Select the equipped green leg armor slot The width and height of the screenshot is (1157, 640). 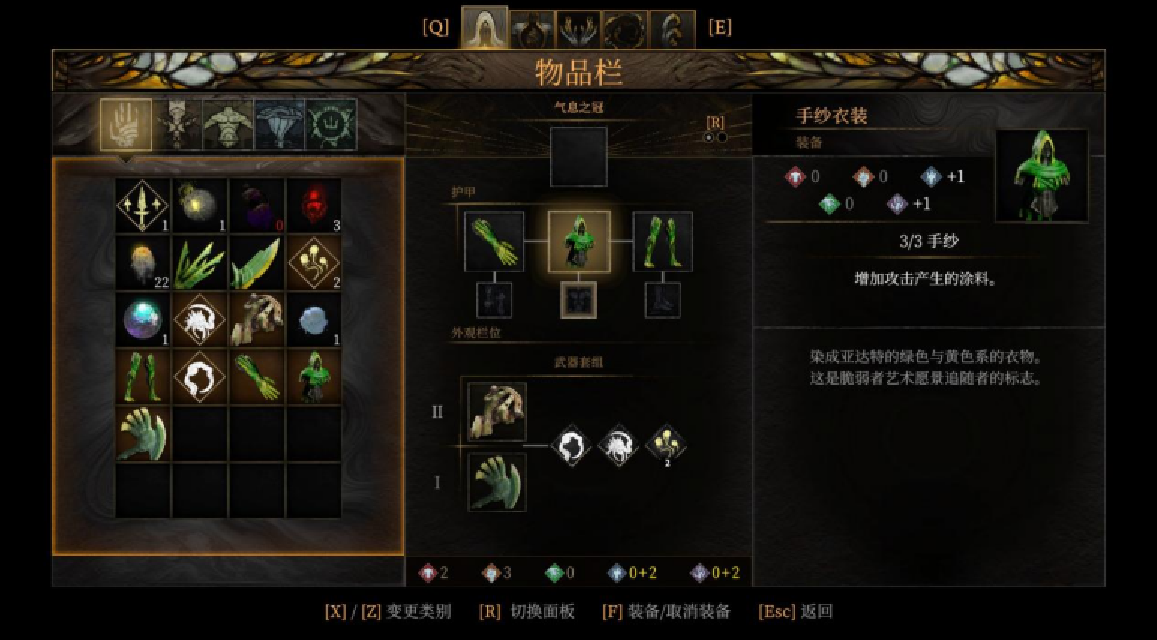coord(662,241)
